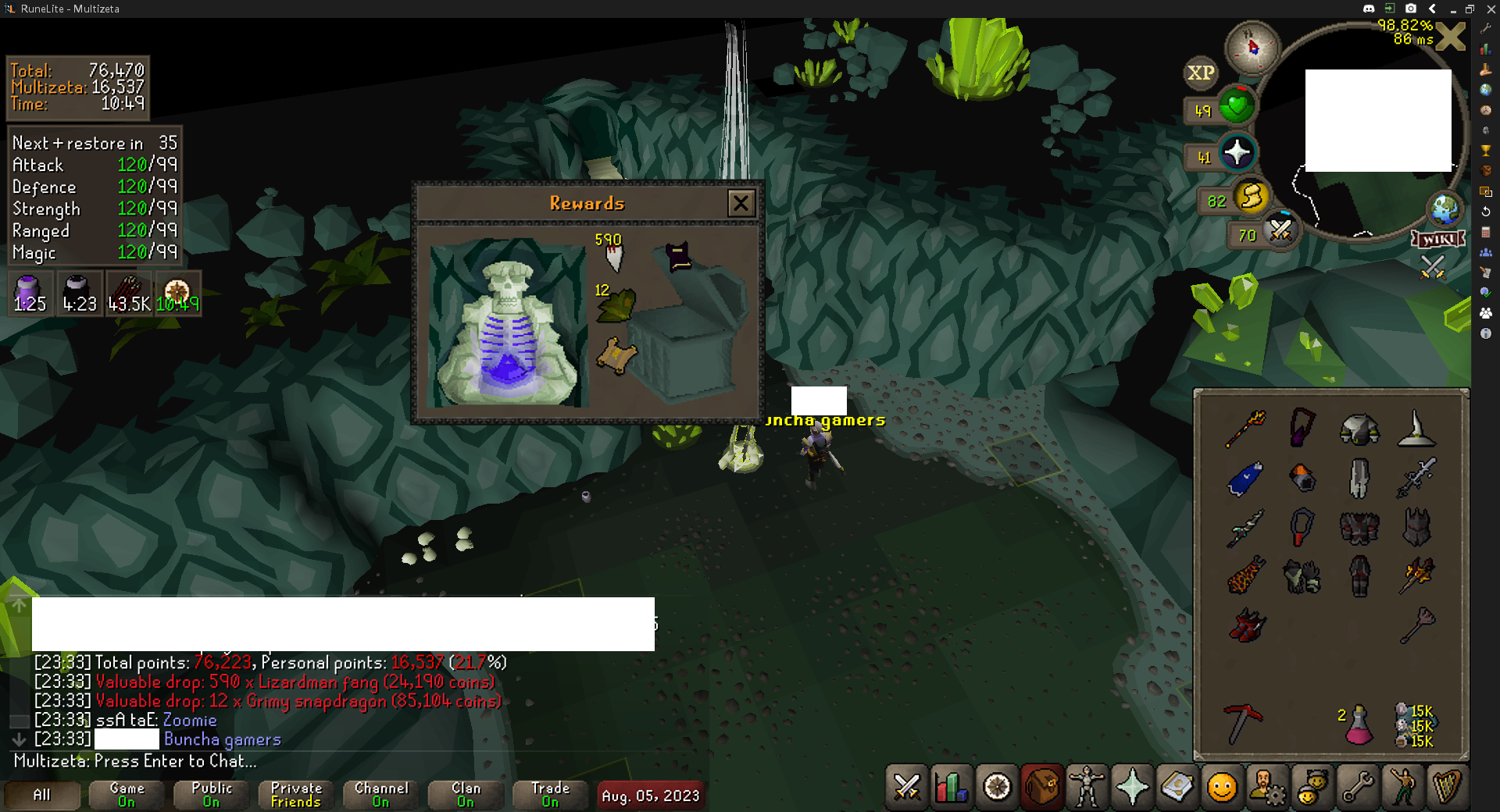Toggle the XP drops button
This screenshot has width=1500, height=812.
pos(1201,73)
